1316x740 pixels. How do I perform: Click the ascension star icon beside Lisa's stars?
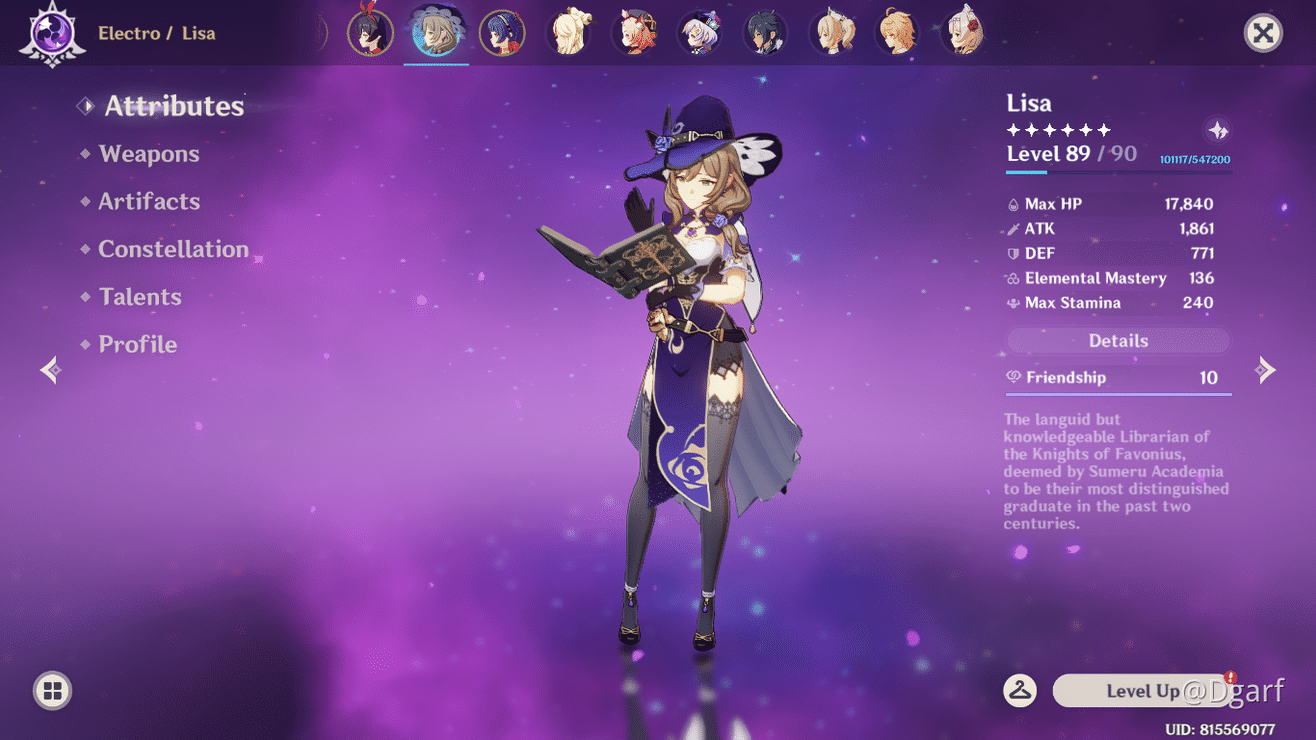(x=1218, y=130)
